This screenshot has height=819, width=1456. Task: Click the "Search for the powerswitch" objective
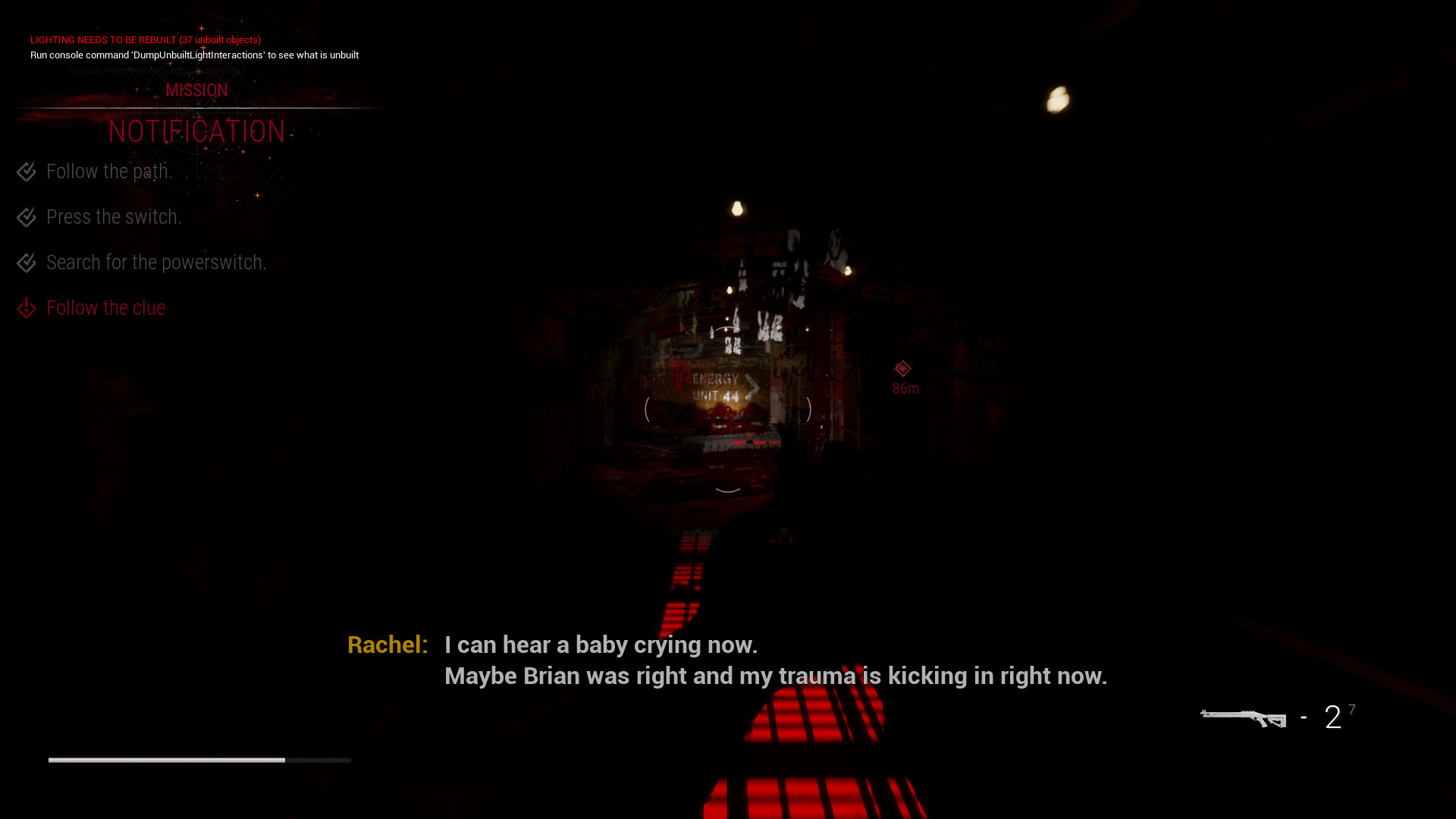(156, 262)
